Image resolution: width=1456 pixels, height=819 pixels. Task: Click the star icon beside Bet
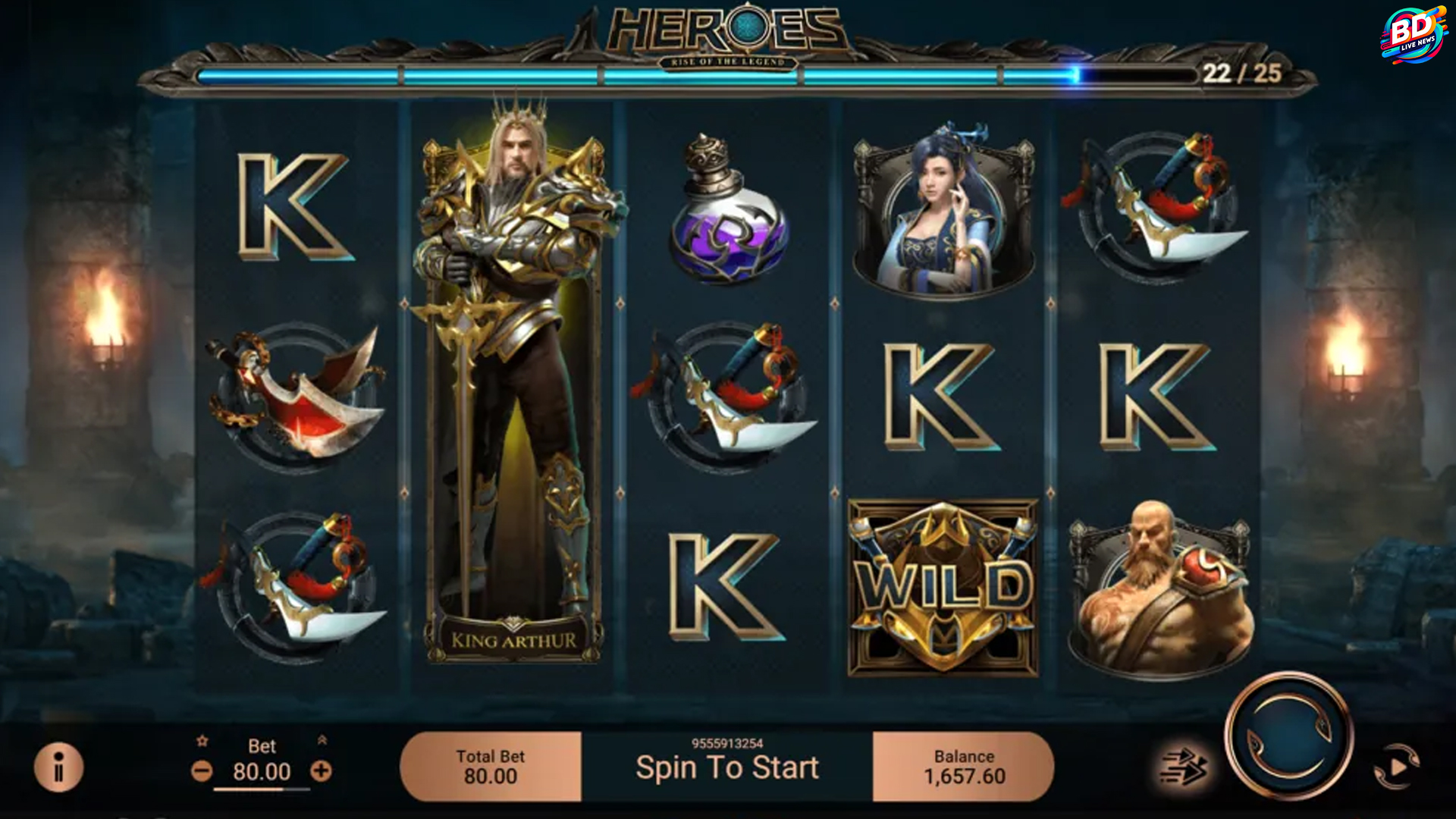coord(202,741)
